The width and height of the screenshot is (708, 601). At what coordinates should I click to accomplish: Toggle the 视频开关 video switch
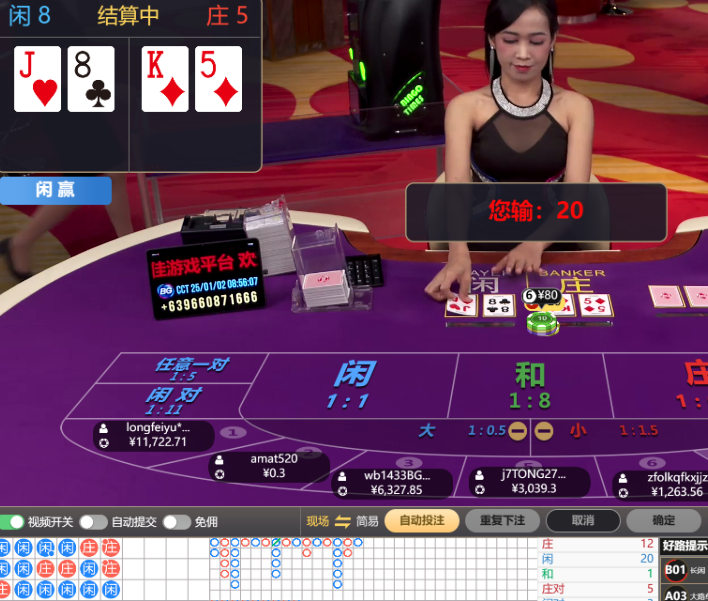(13, 522)
